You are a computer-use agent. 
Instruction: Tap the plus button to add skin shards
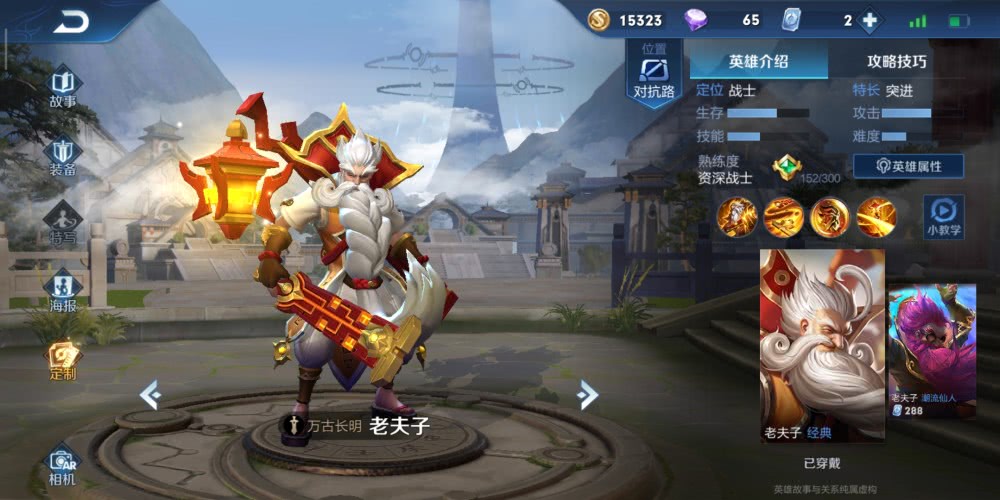pos(870,21)
